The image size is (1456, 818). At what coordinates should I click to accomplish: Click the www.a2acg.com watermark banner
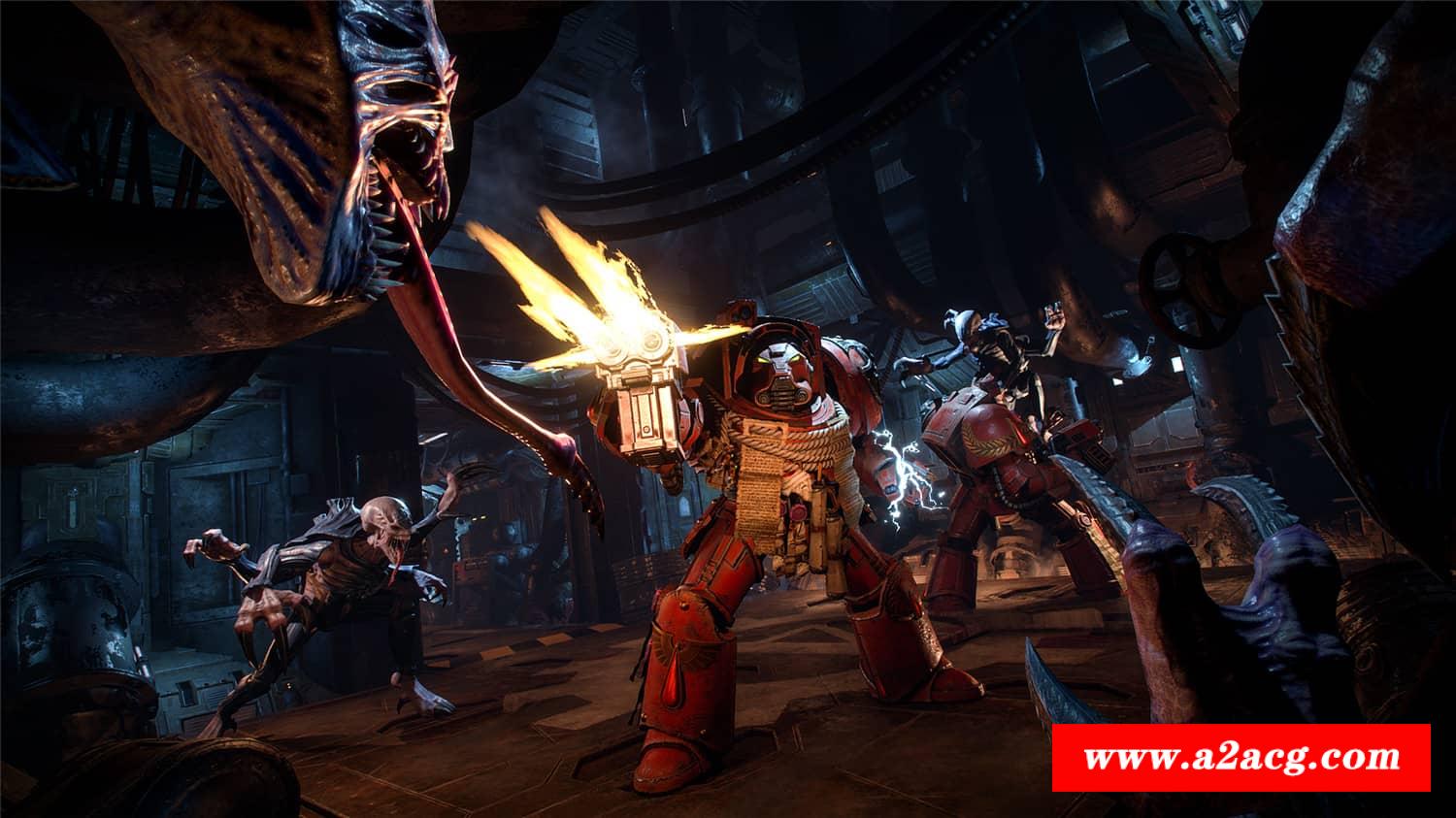(x=1241, y=758)
